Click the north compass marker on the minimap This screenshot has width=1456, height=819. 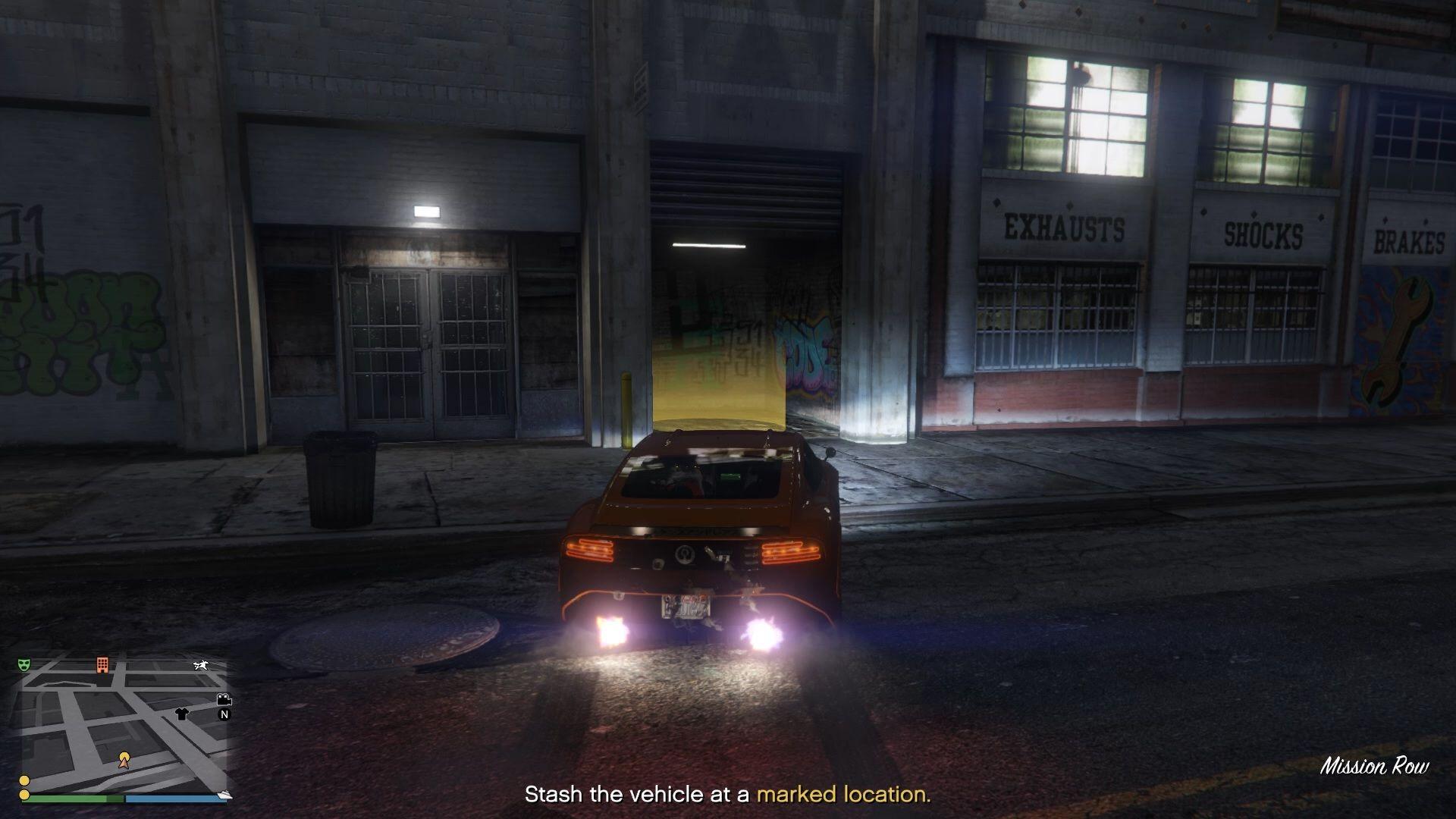tap(224, 714)
